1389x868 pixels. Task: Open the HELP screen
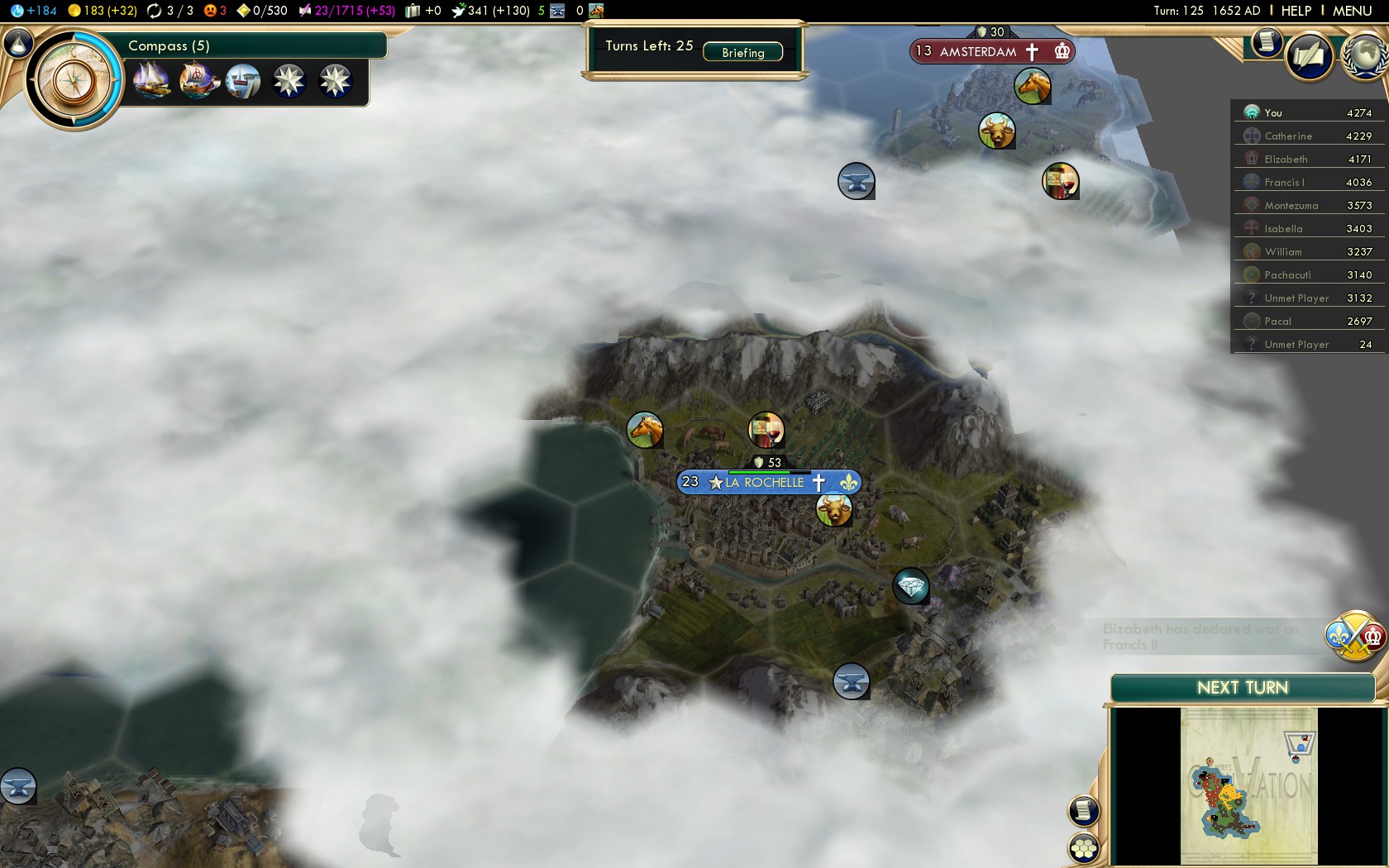[1296, 11]
